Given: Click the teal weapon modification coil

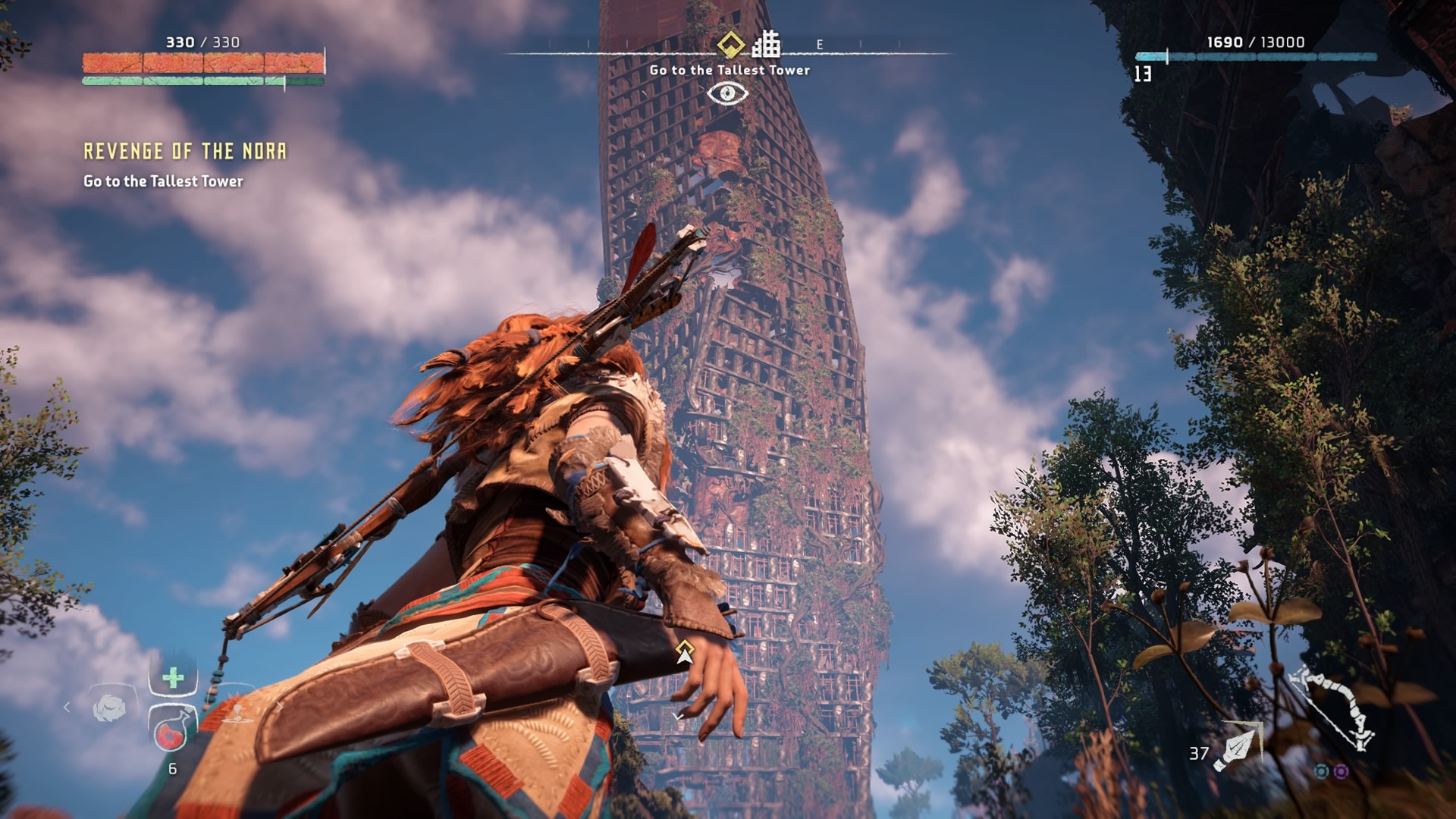Looking at the screenshot, I should (1322, 771).
